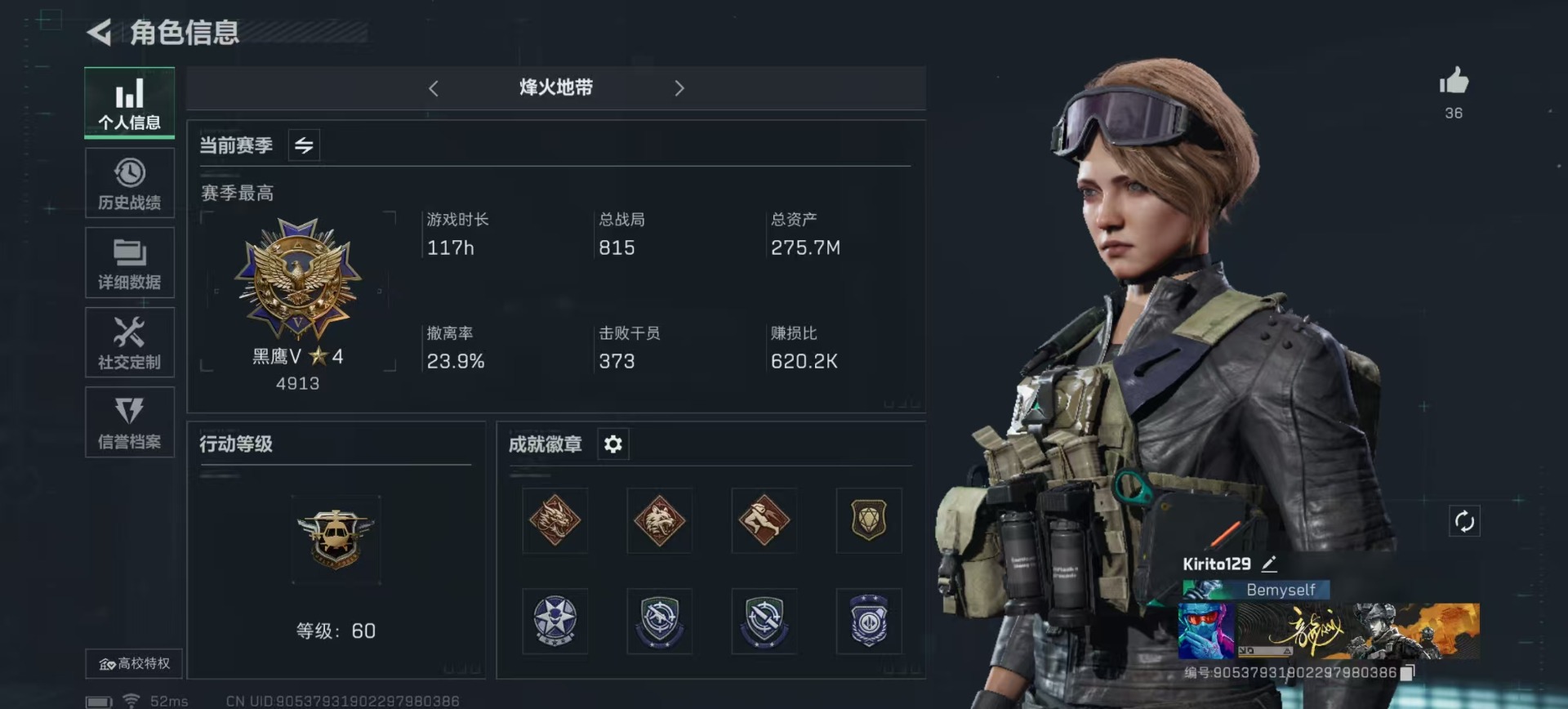
Task: Give a thumbs-up to this player
Action: [x=1453, y=82]
